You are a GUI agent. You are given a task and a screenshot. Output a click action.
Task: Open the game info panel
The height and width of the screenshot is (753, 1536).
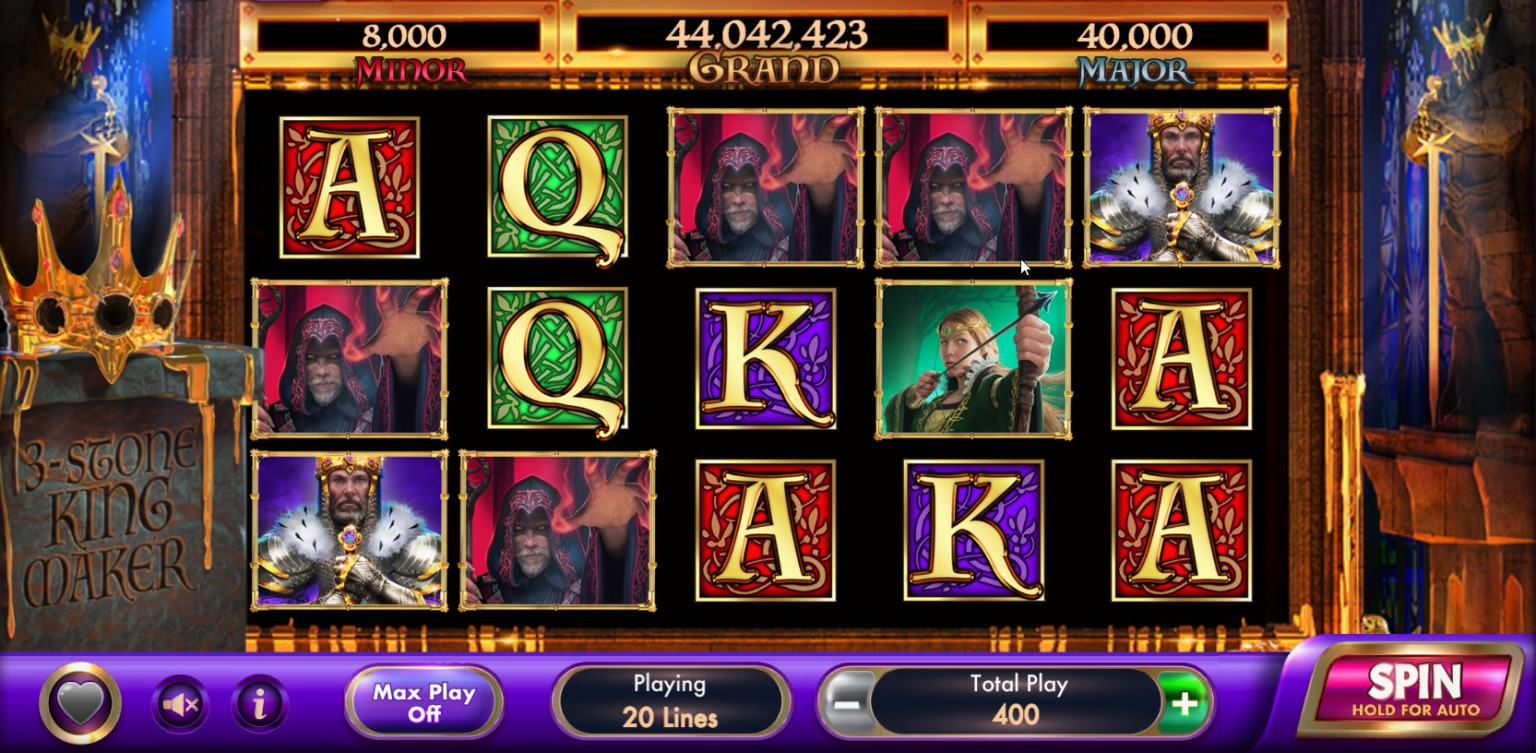258,703
